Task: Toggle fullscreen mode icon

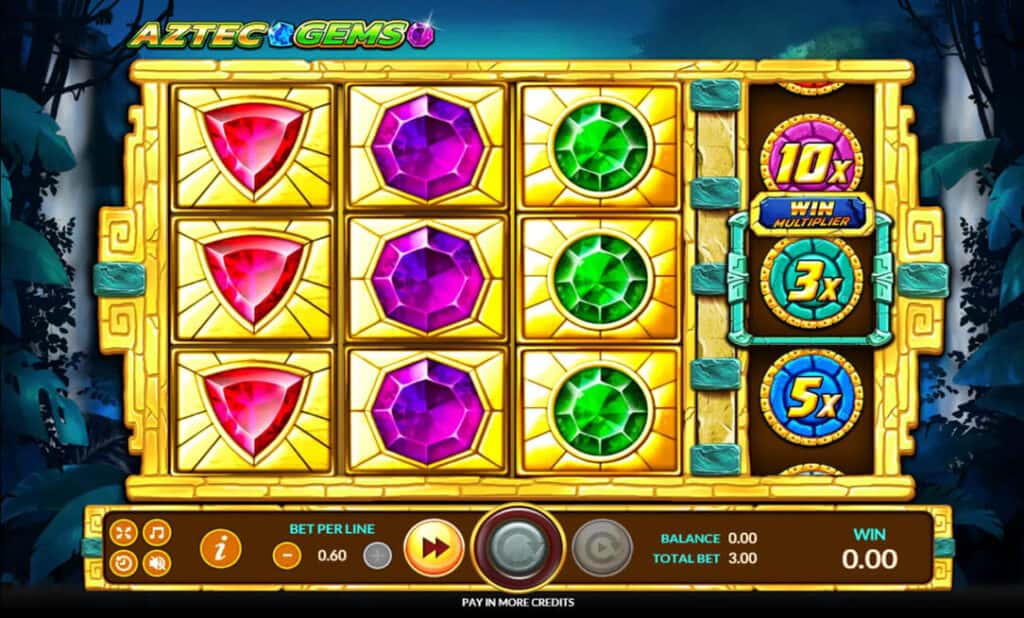Action: tap(123, 532)
